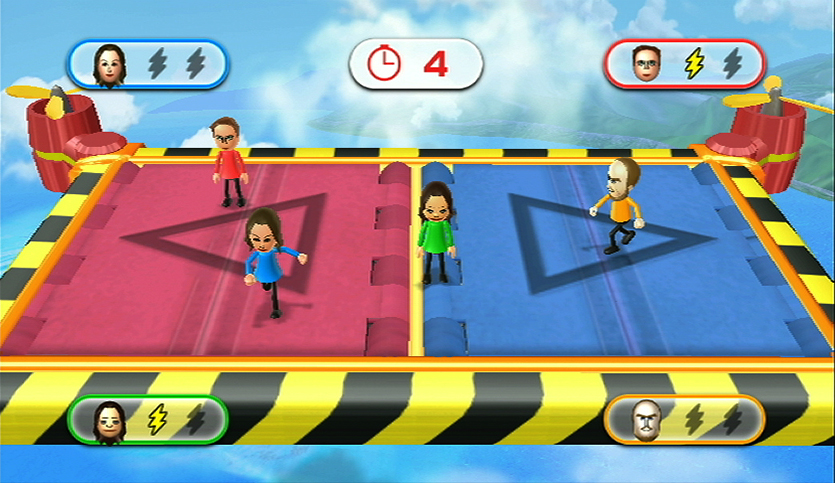
Task: Click the red-bordered player panel with glasses Mii
Action: (x=686, y=64)
